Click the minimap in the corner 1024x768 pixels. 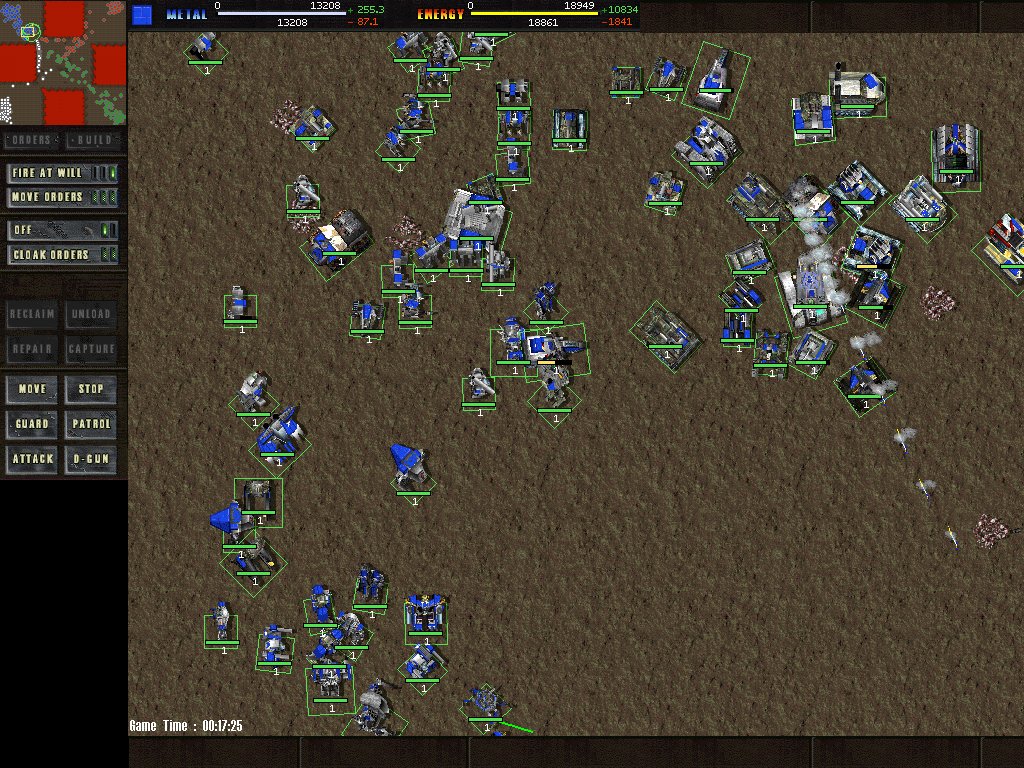click(x=63, y=62)
